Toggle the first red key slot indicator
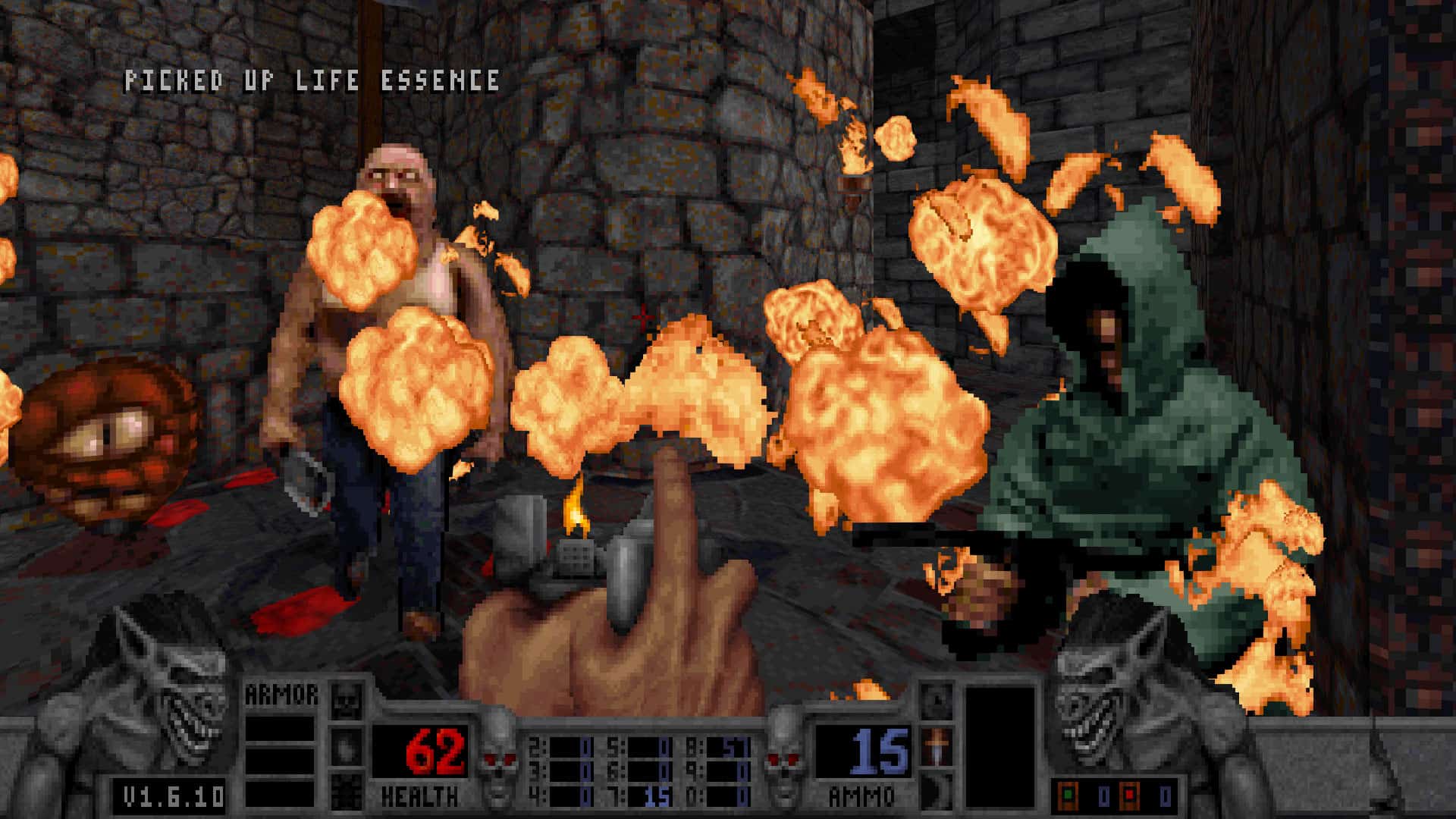This screenshot has height=819, width=1456. [1129, 795]
